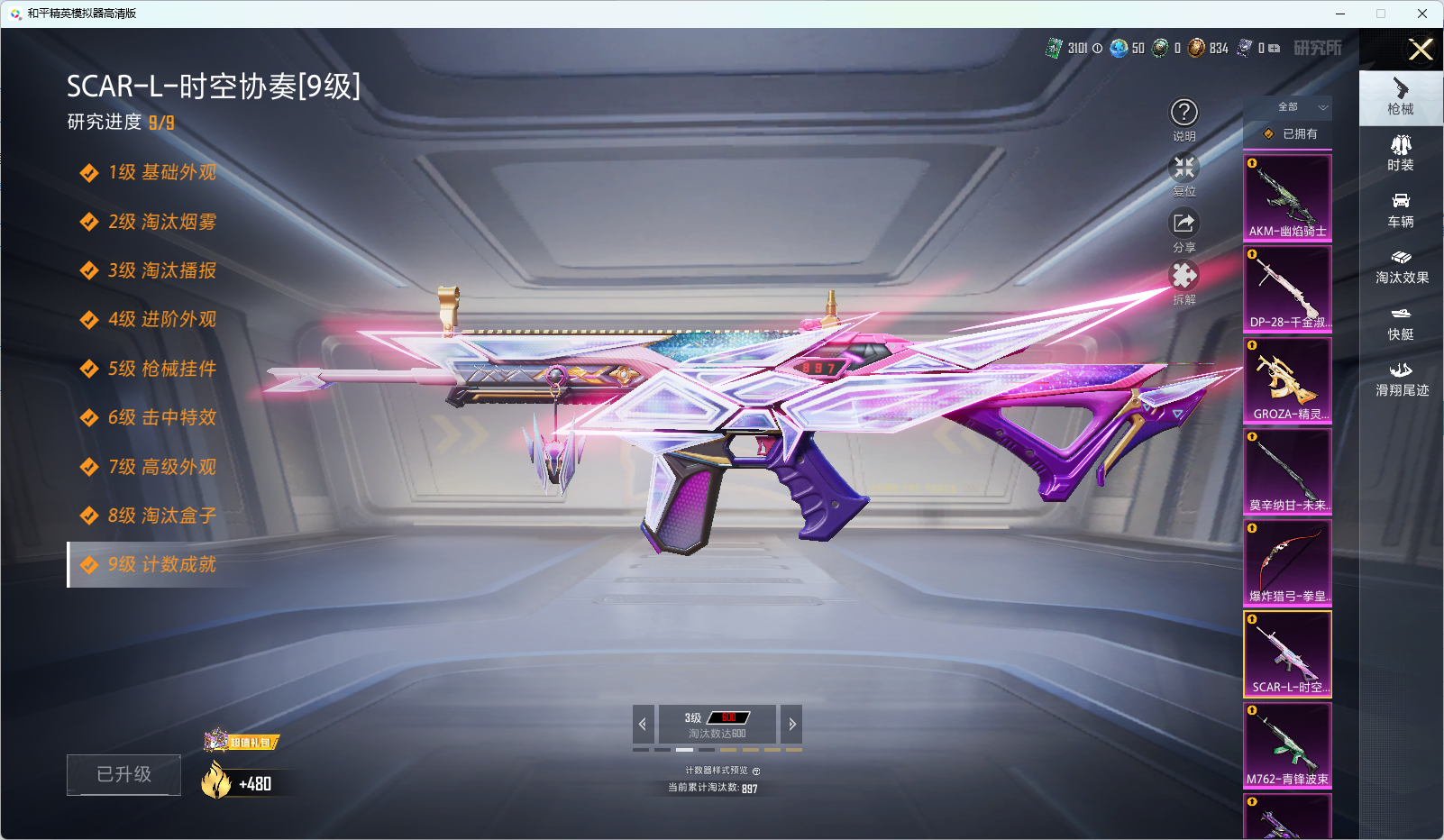View the 1级 基础外观 level entry

pyautogui.click(x=162, y=172)
